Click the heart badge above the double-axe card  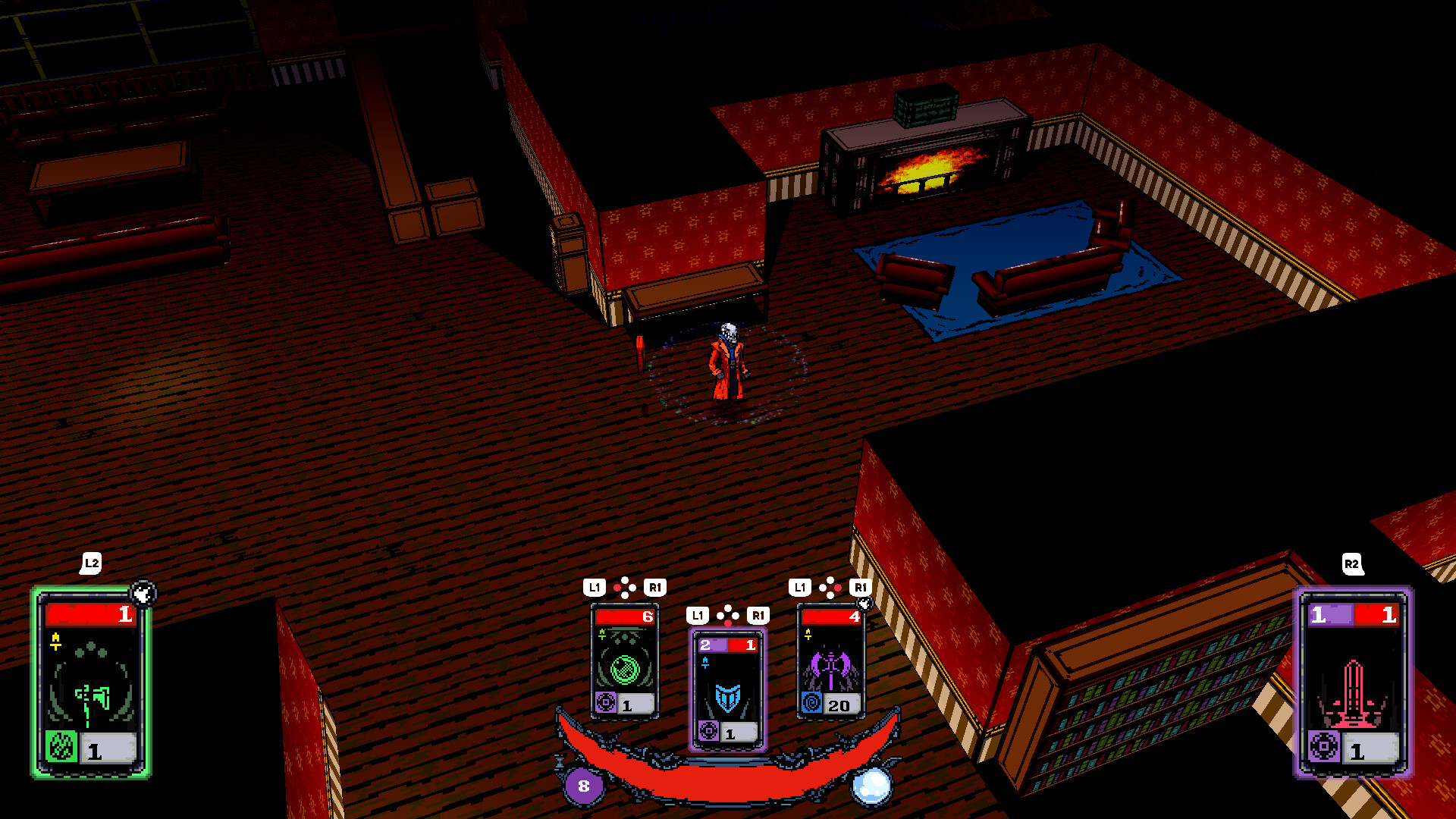(x=865, y=604)
